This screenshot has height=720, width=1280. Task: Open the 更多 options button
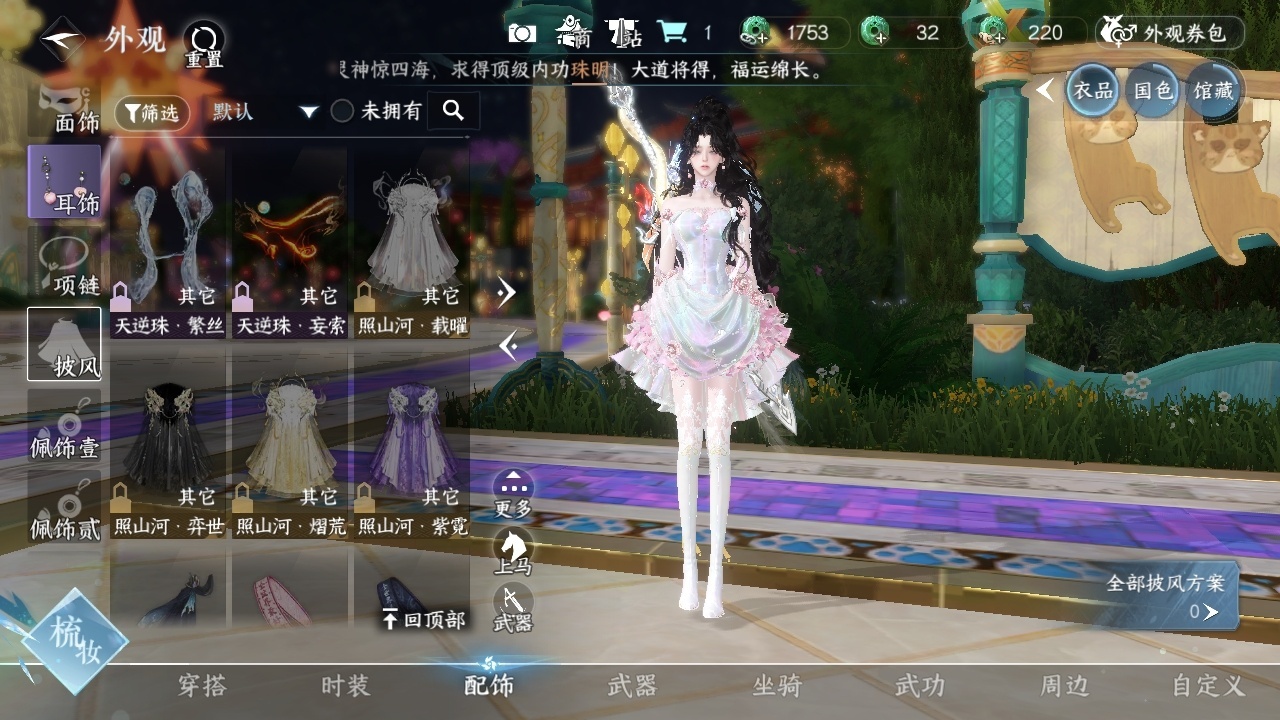[513, 494]
